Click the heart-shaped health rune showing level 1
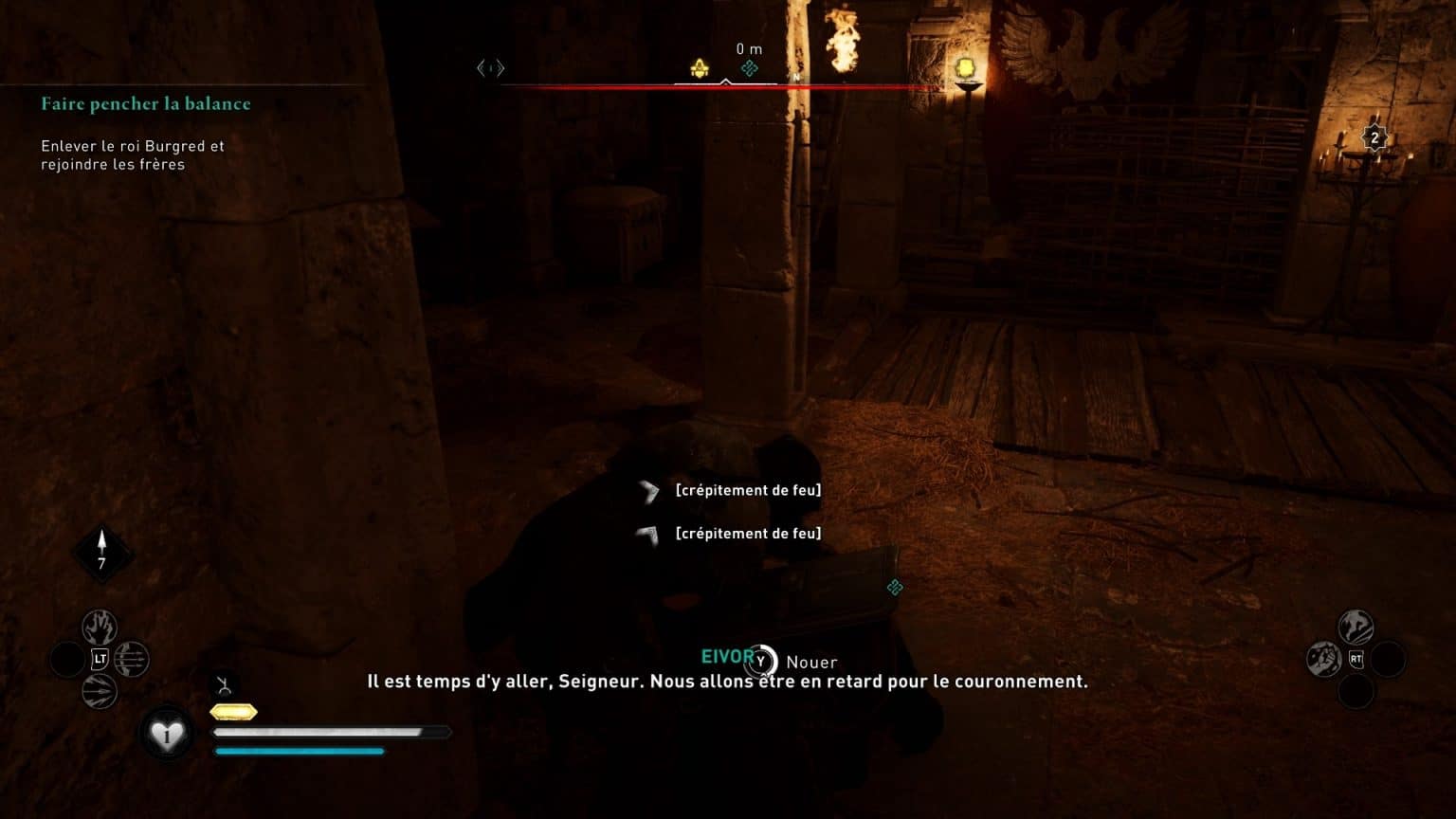This screenshot has width=1456, height=819. point(168,732)
